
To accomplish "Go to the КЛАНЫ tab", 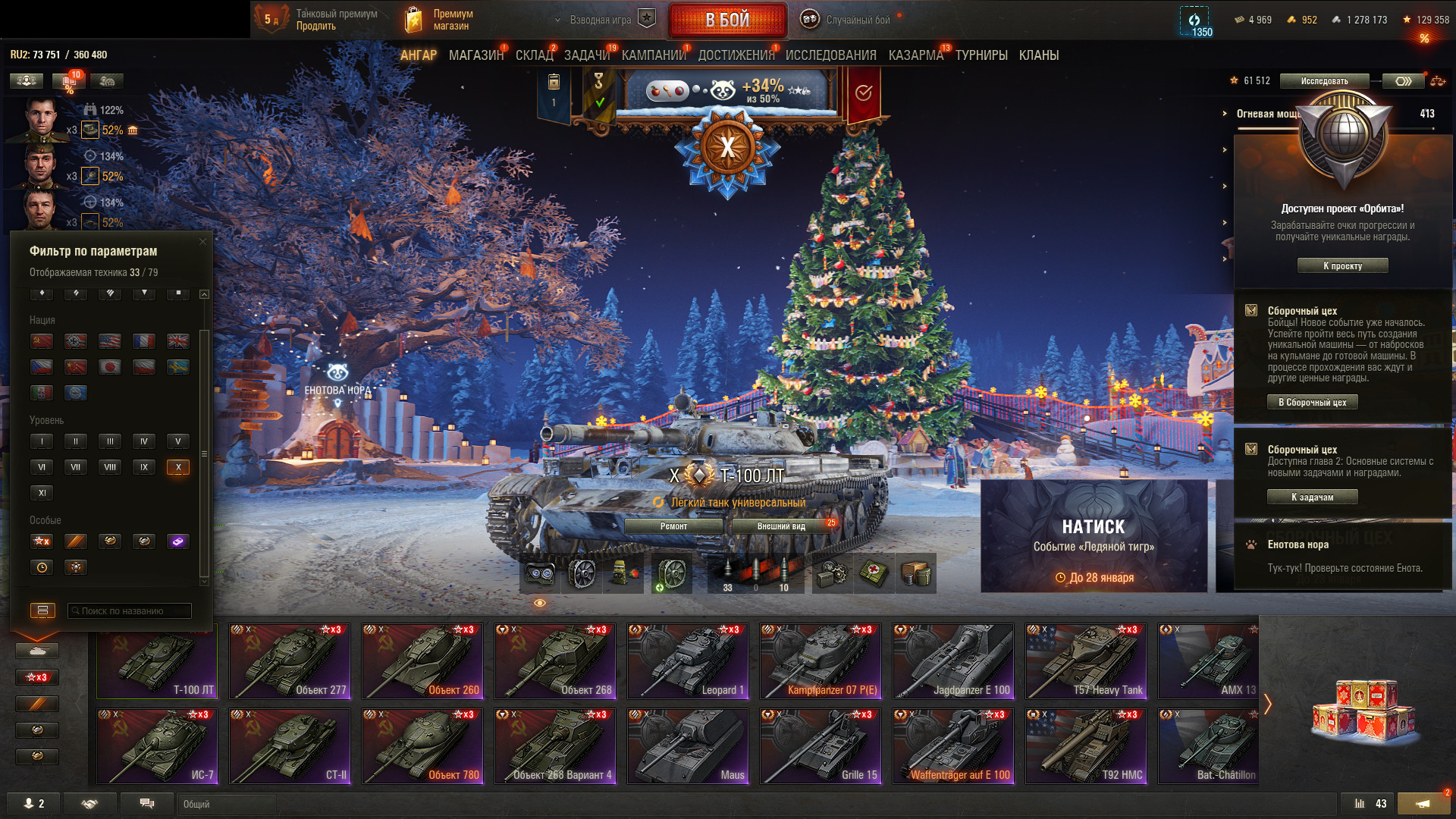I will click(1038, 55).
